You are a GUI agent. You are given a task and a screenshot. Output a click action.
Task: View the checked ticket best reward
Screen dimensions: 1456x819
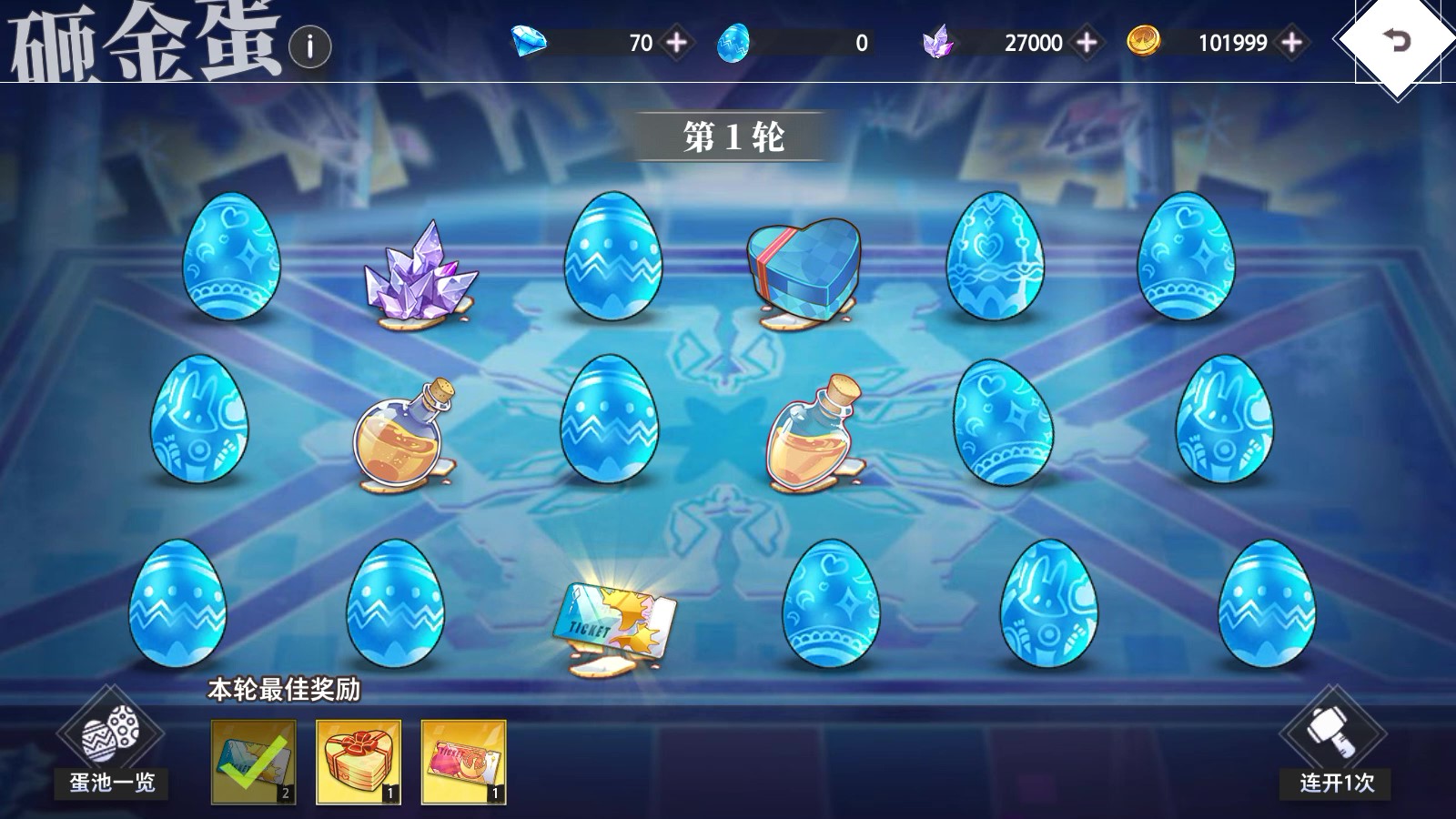point(254,762)
